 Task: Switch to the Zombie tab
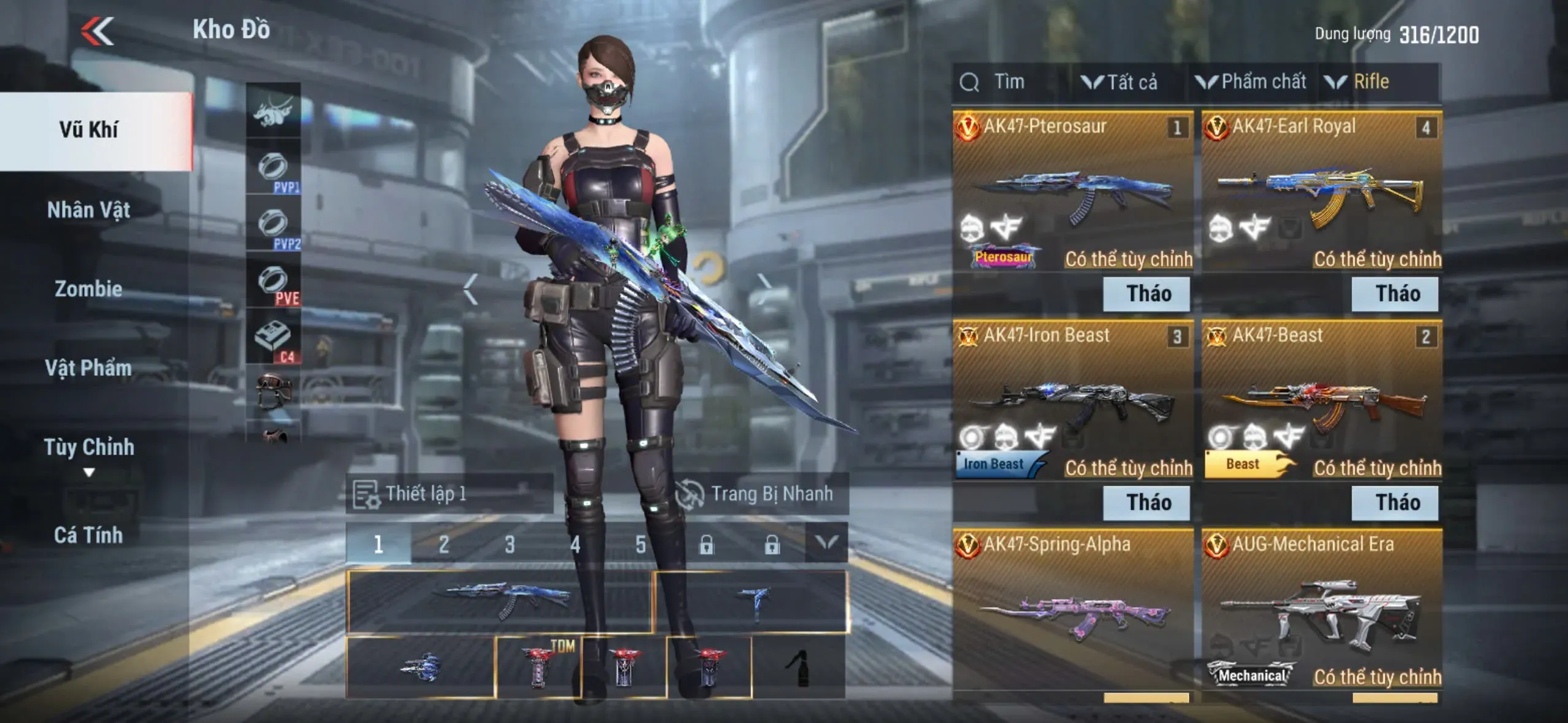(89, 289)
